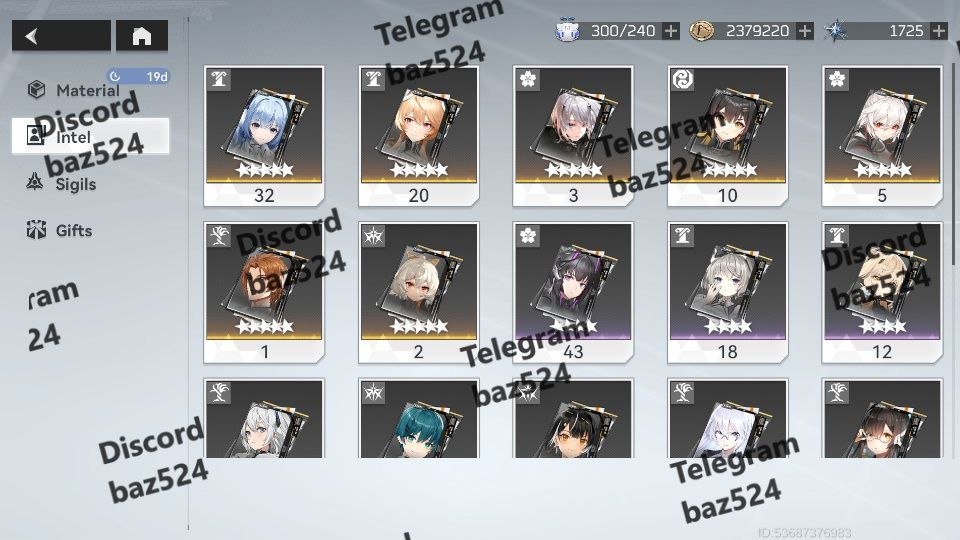Go back using the arrow button
960x540 pixels.
click(60, 37)
